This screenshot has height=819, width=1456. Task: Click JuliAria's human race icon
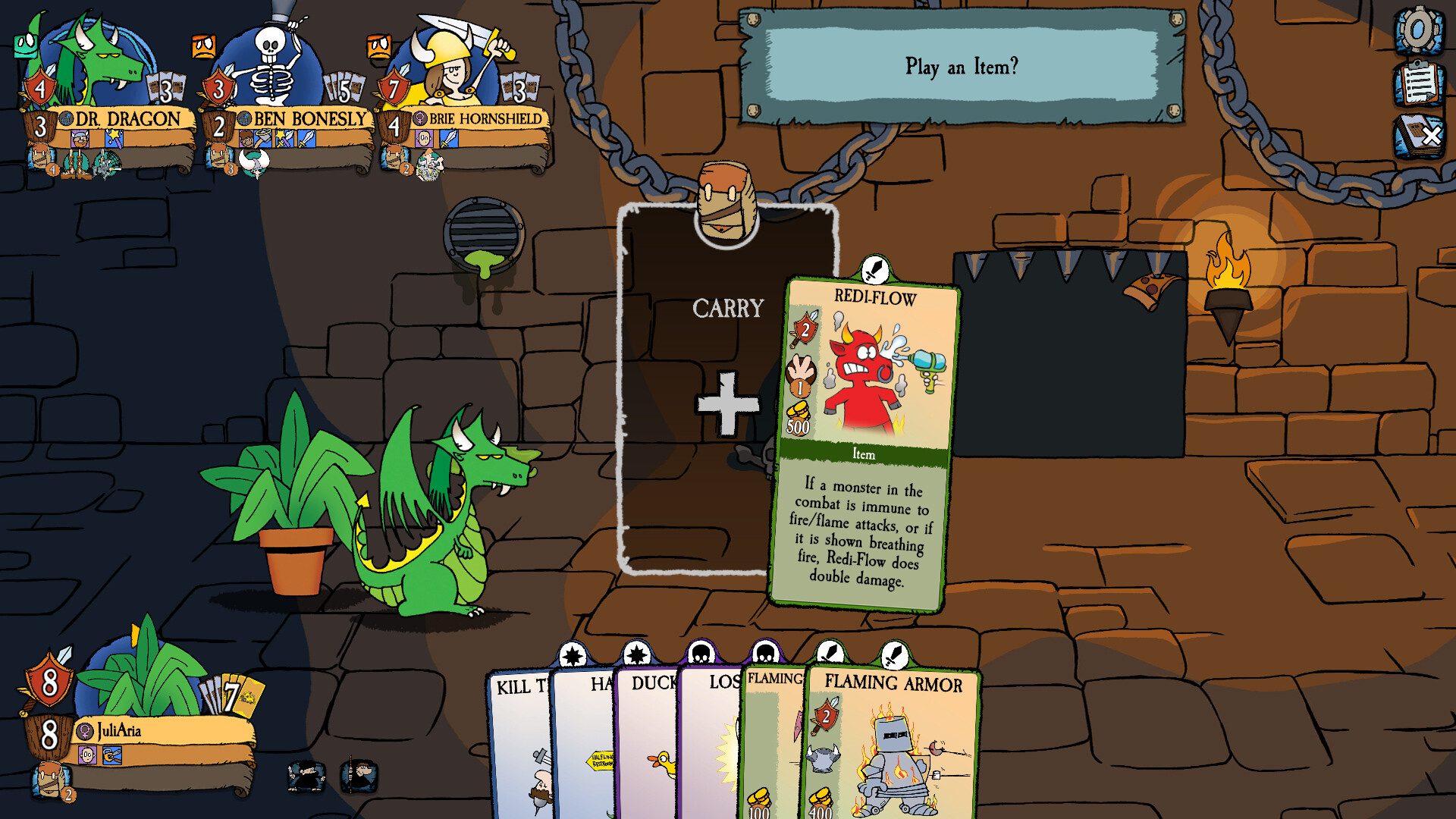(87, 754)
